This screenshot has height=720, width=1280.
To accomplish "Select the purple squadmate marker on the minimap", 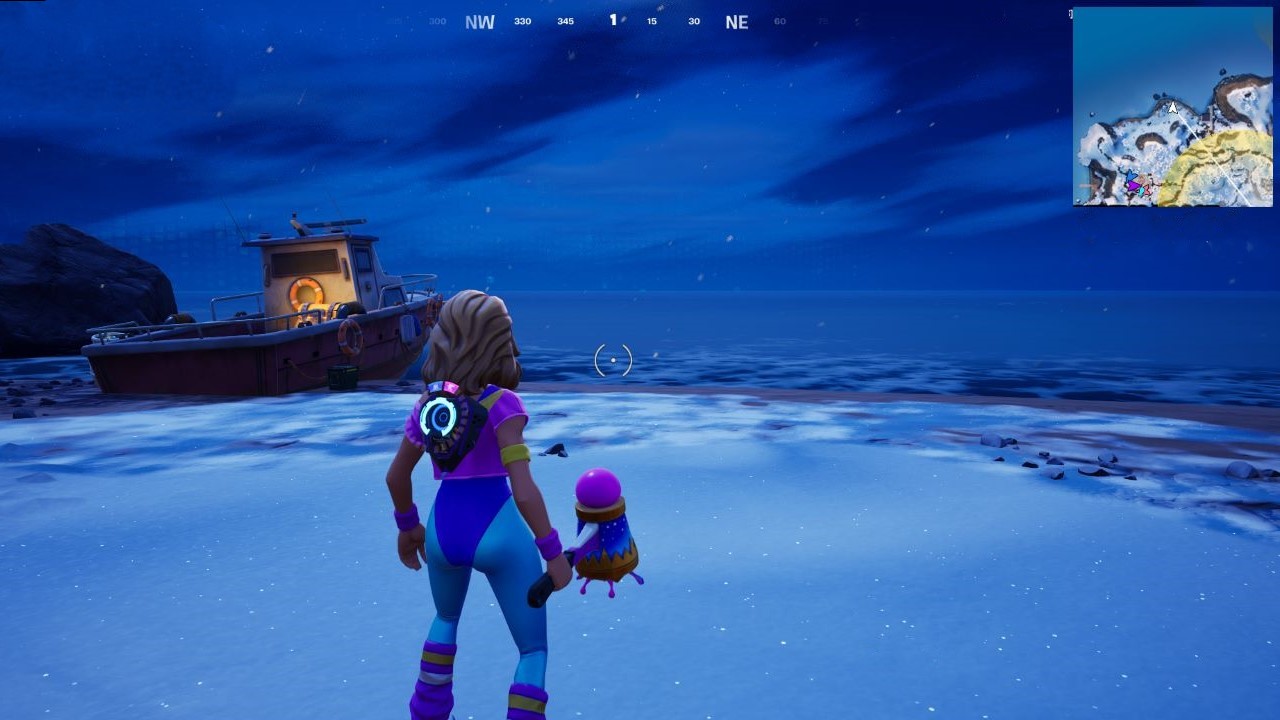I will click(1135, 186).
